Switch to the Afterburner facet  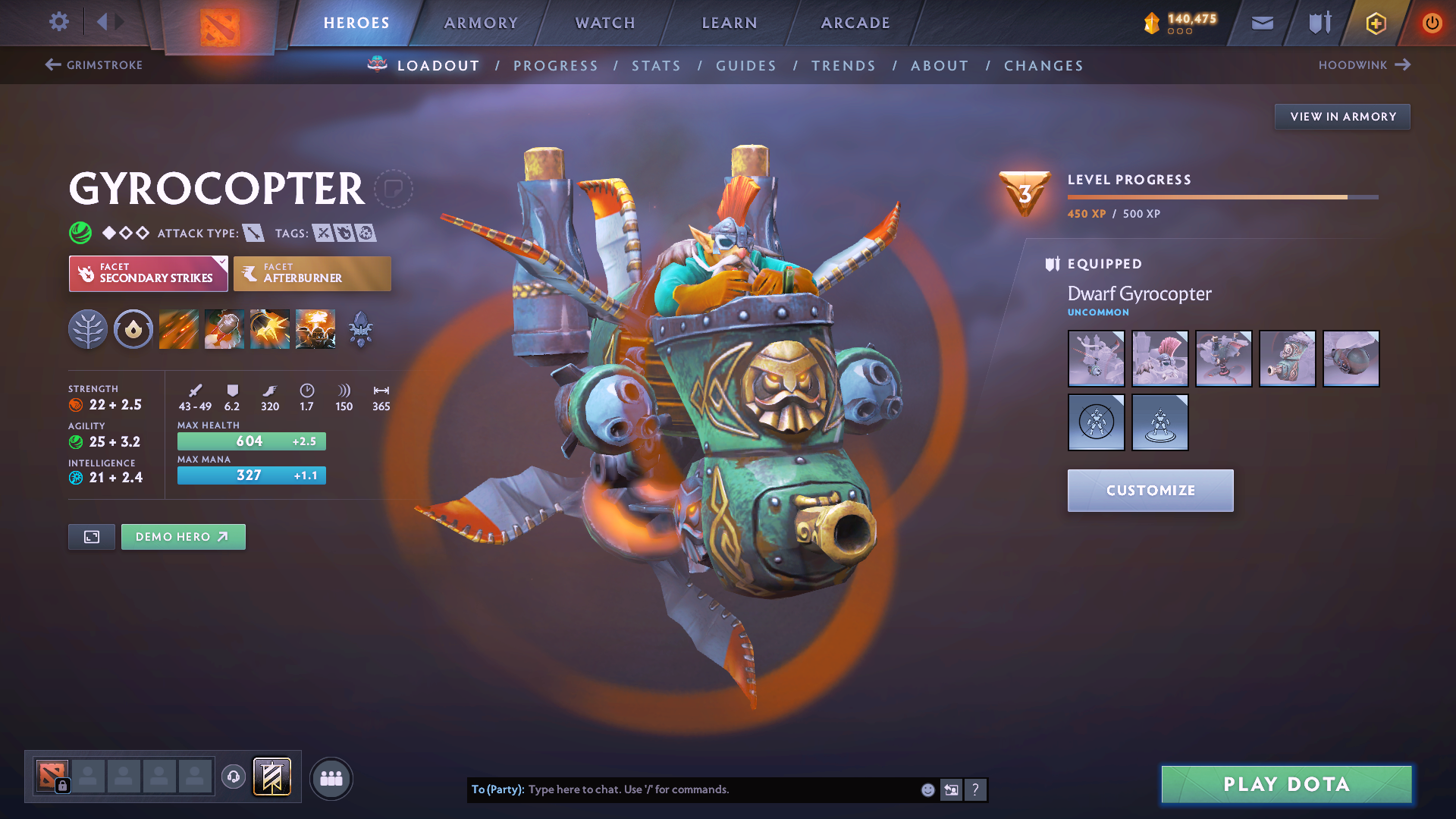tap(312, 273)
